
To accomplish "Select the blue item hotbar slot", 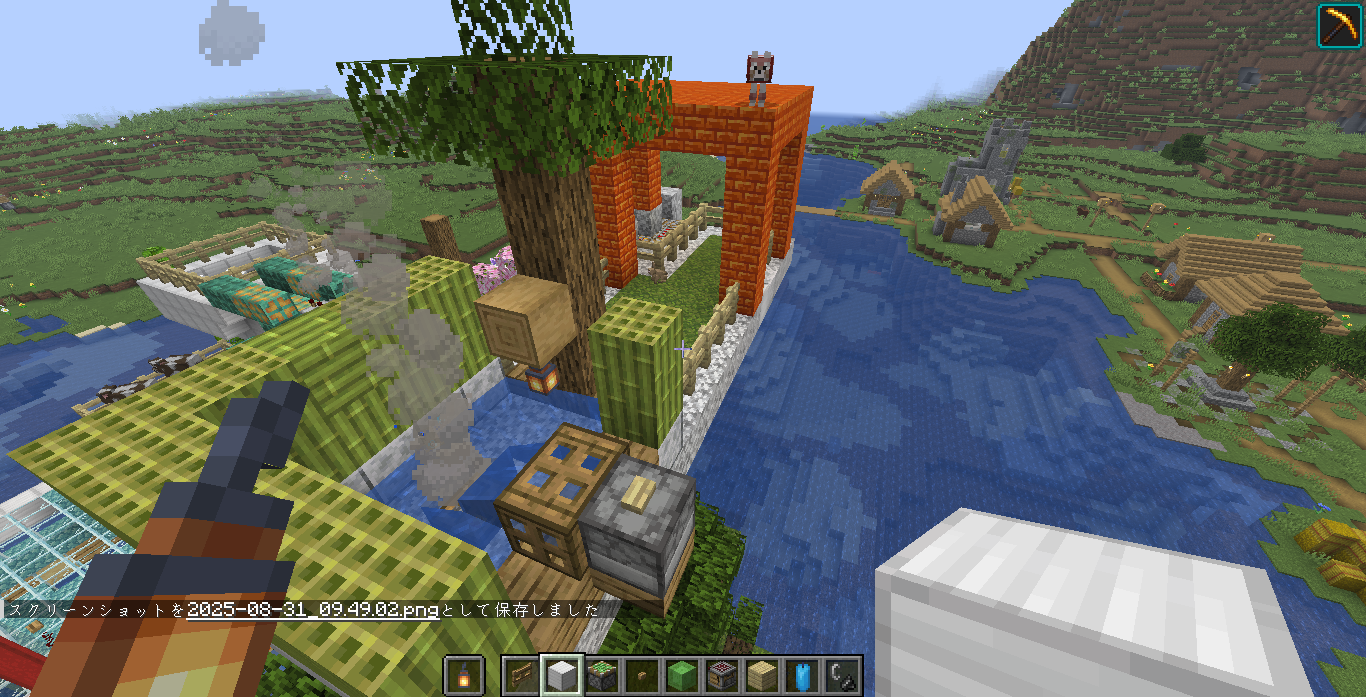I will pyautogui.click(x=803, y=676).
